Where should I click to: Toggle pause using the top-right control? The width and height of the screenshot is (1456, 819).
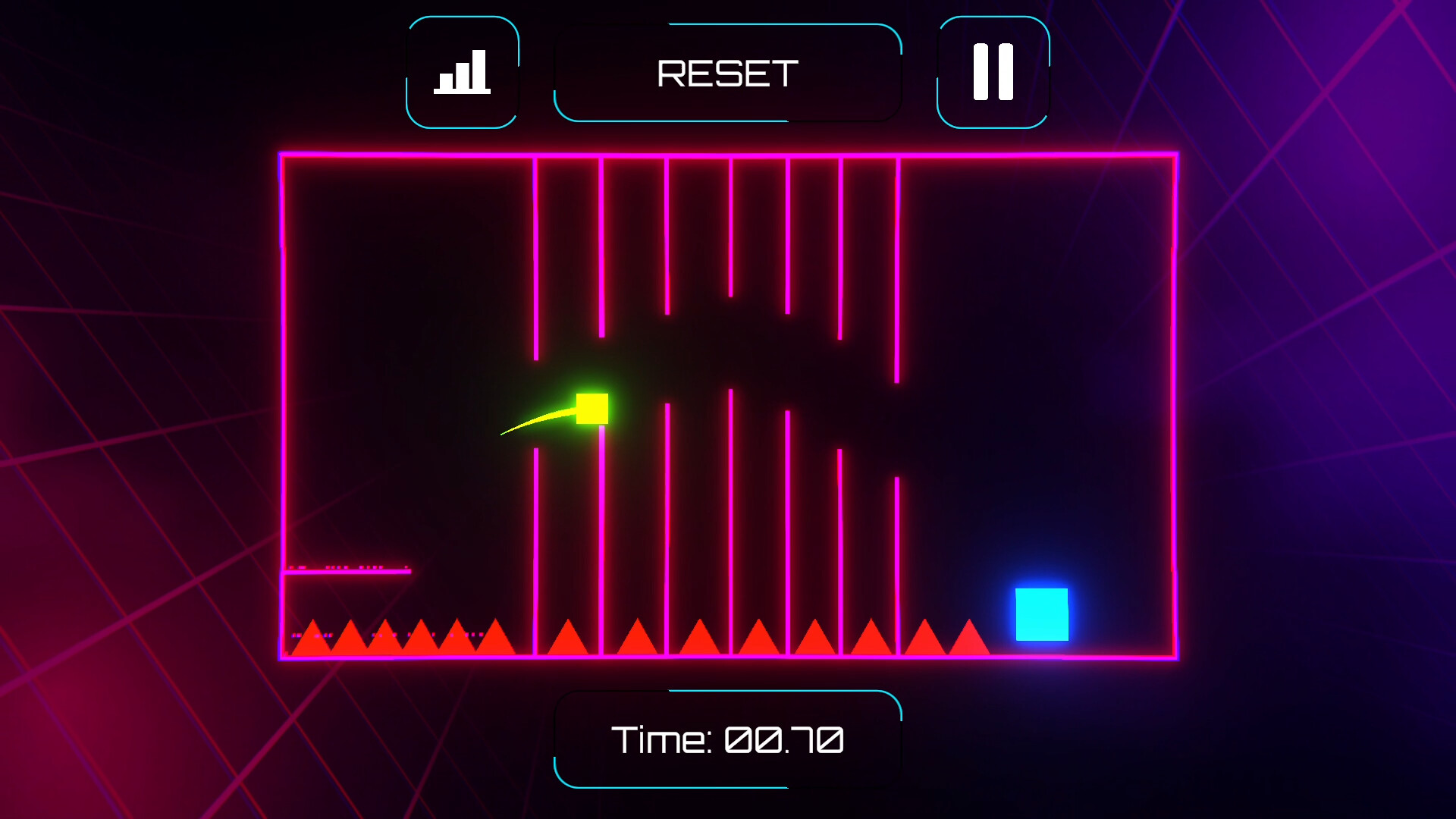coord(992,72)
